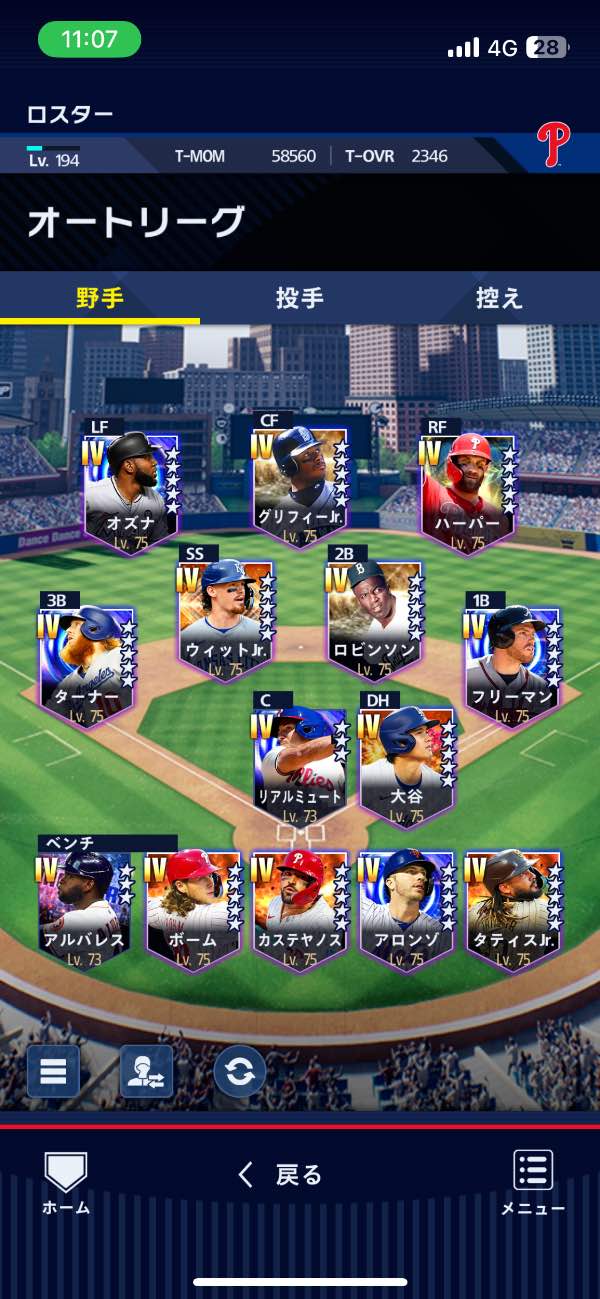Switch to the 投手 pitchers tab
This screenshot has height=1299, width=600.
coord(299,298)
